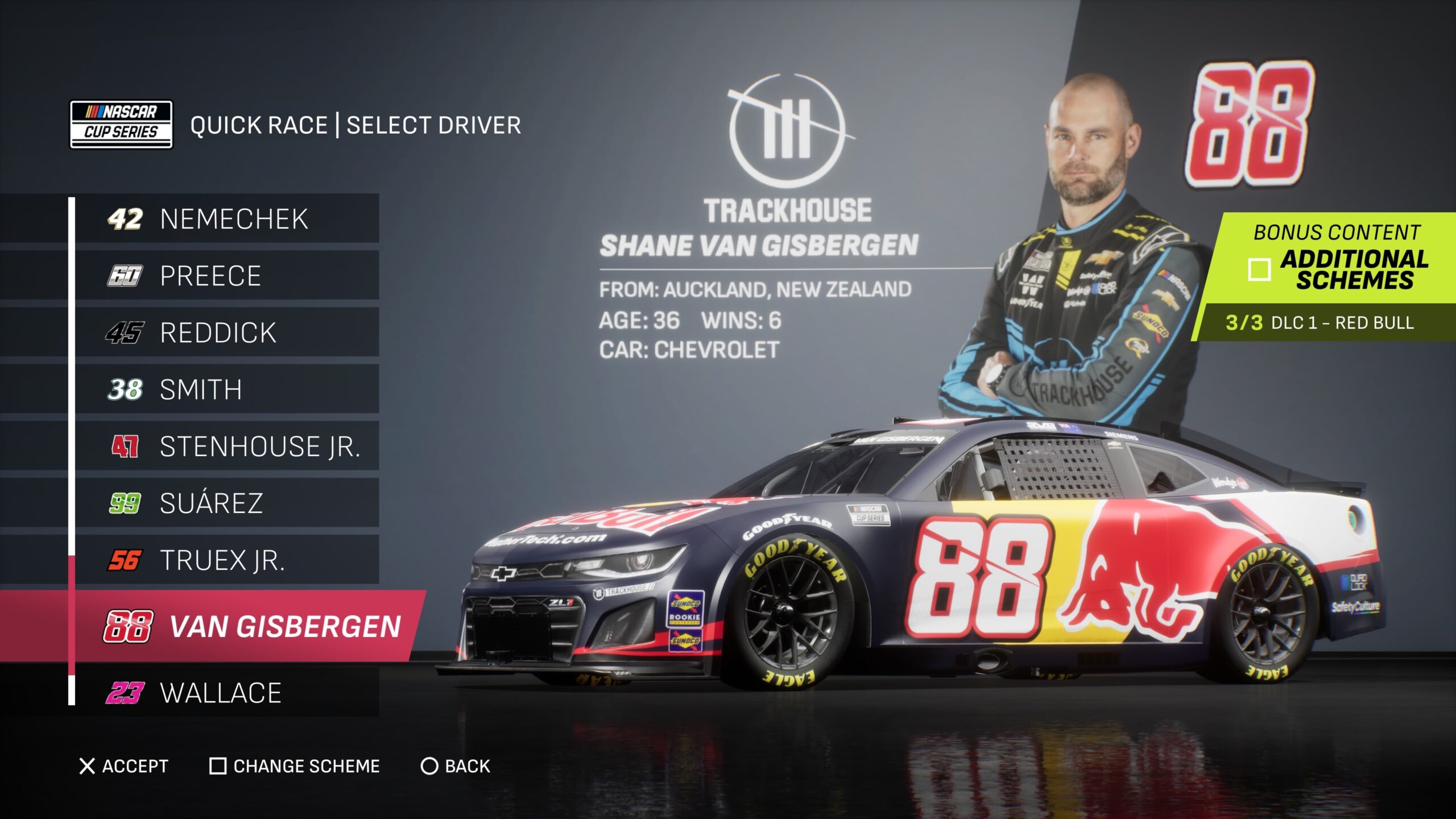Pick Truex Jr. number 56

(x=227, y=560)
